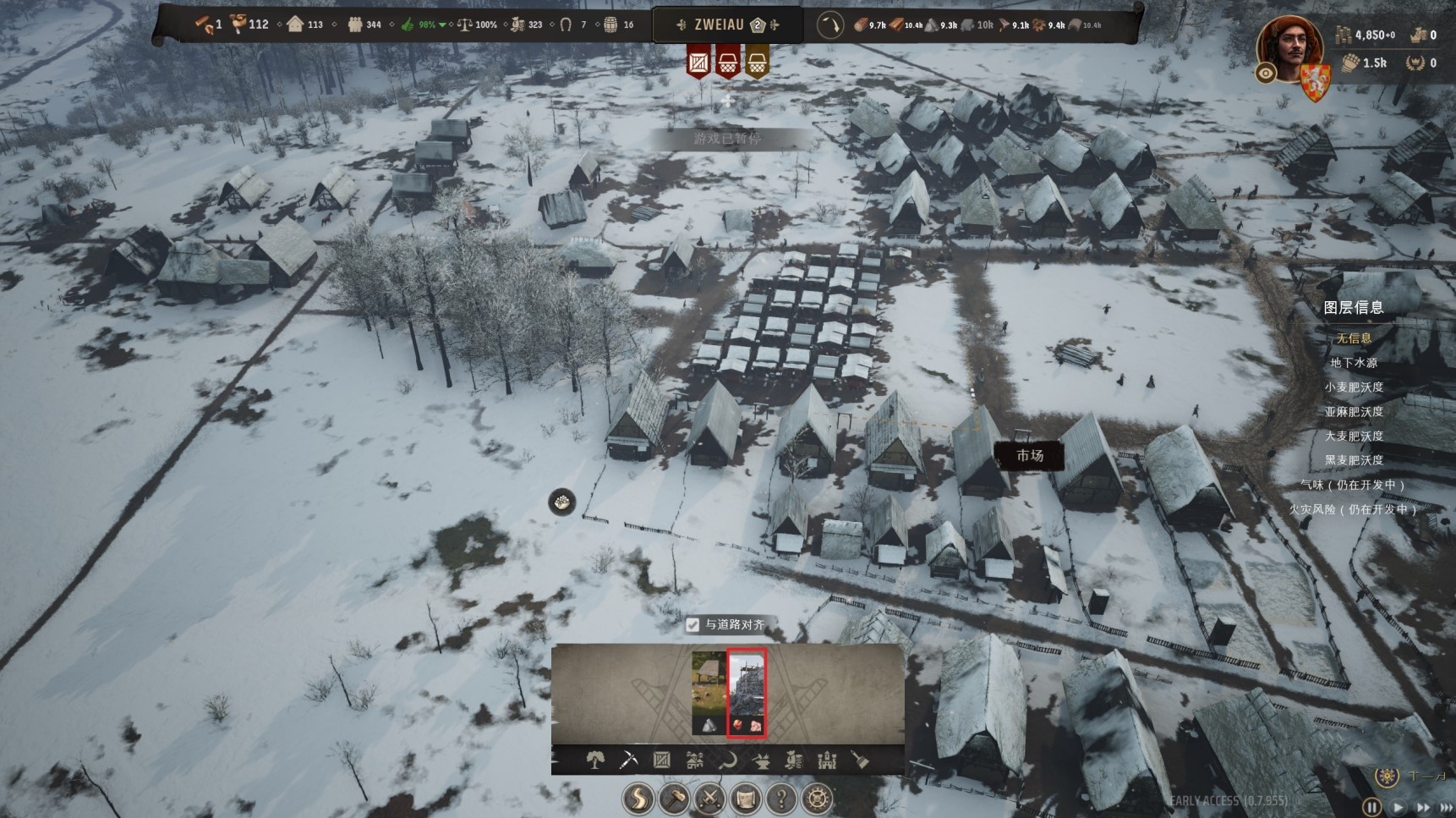
Task: Choose the red-highlighted mining pit building card
Action: 747,692
